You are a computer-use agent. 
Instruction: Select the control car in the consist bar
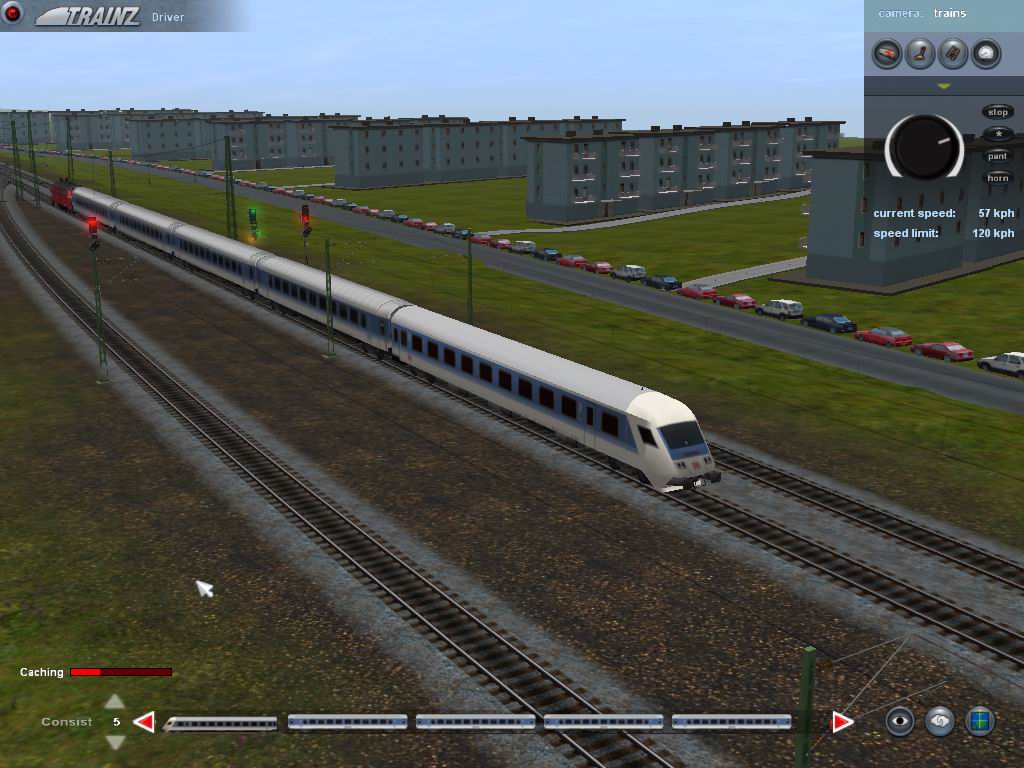point(221,722)
